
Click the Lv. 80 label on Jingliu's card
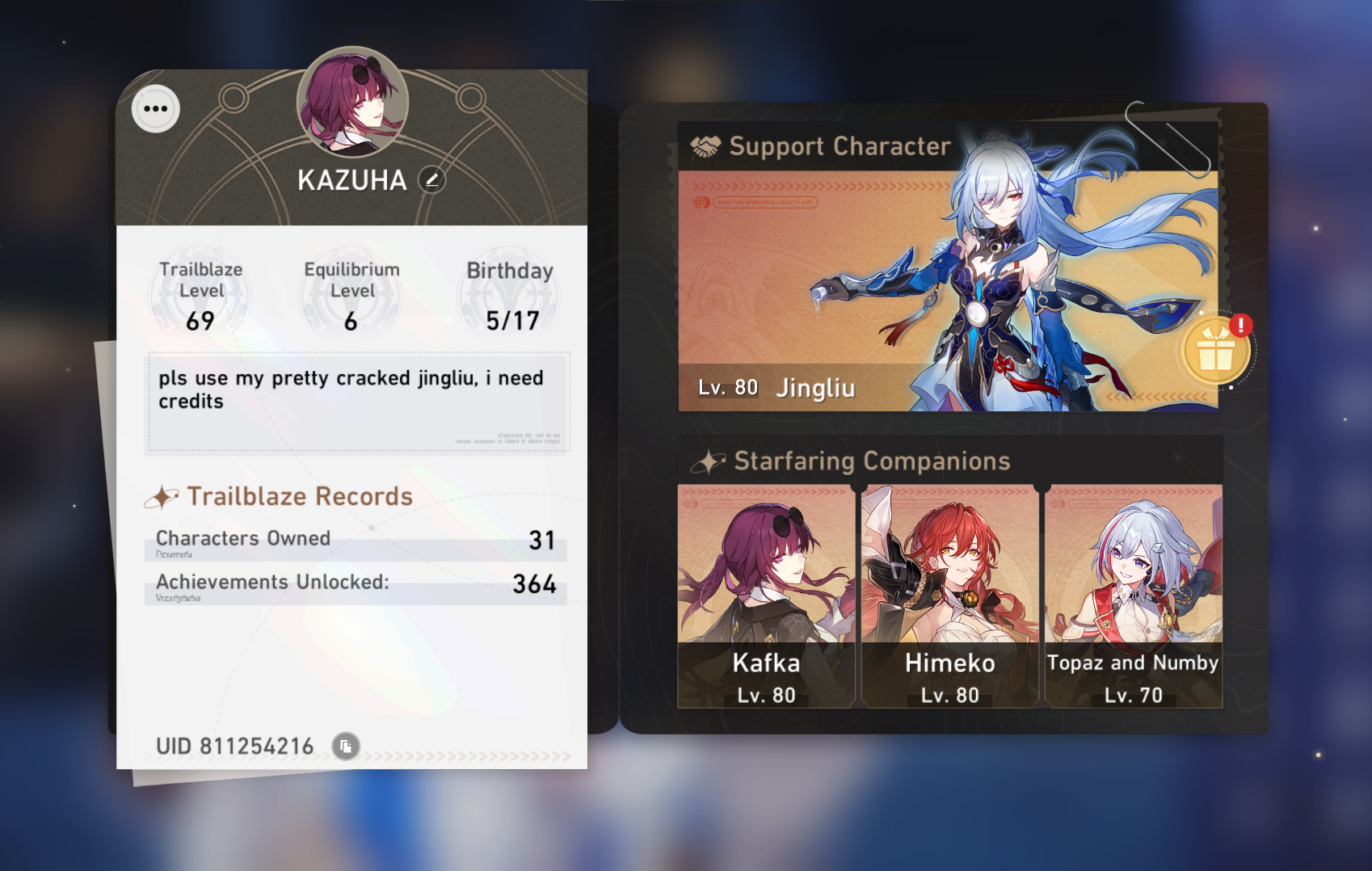pos(726,388)
